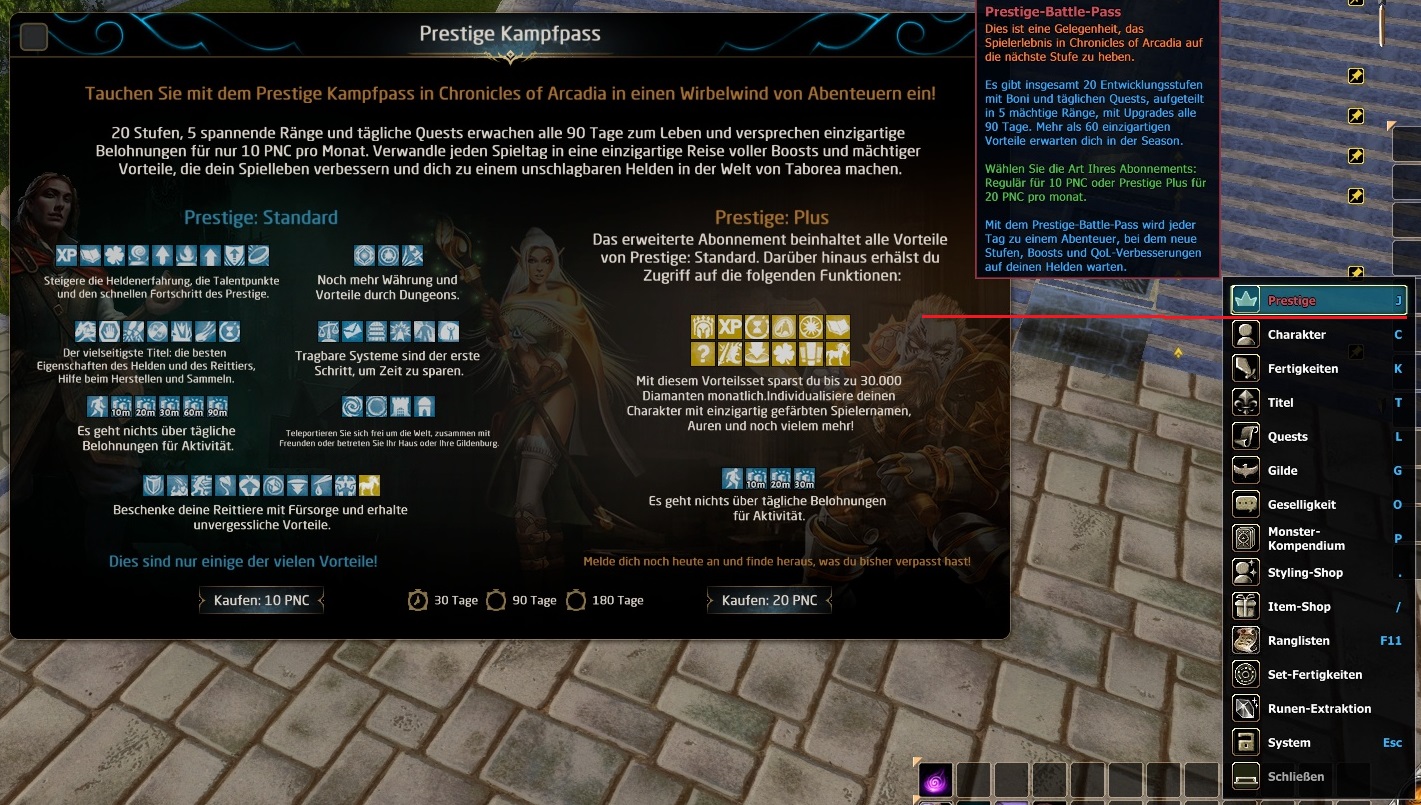
Task: Open the System menu
Action: (x=1318, y=742)
